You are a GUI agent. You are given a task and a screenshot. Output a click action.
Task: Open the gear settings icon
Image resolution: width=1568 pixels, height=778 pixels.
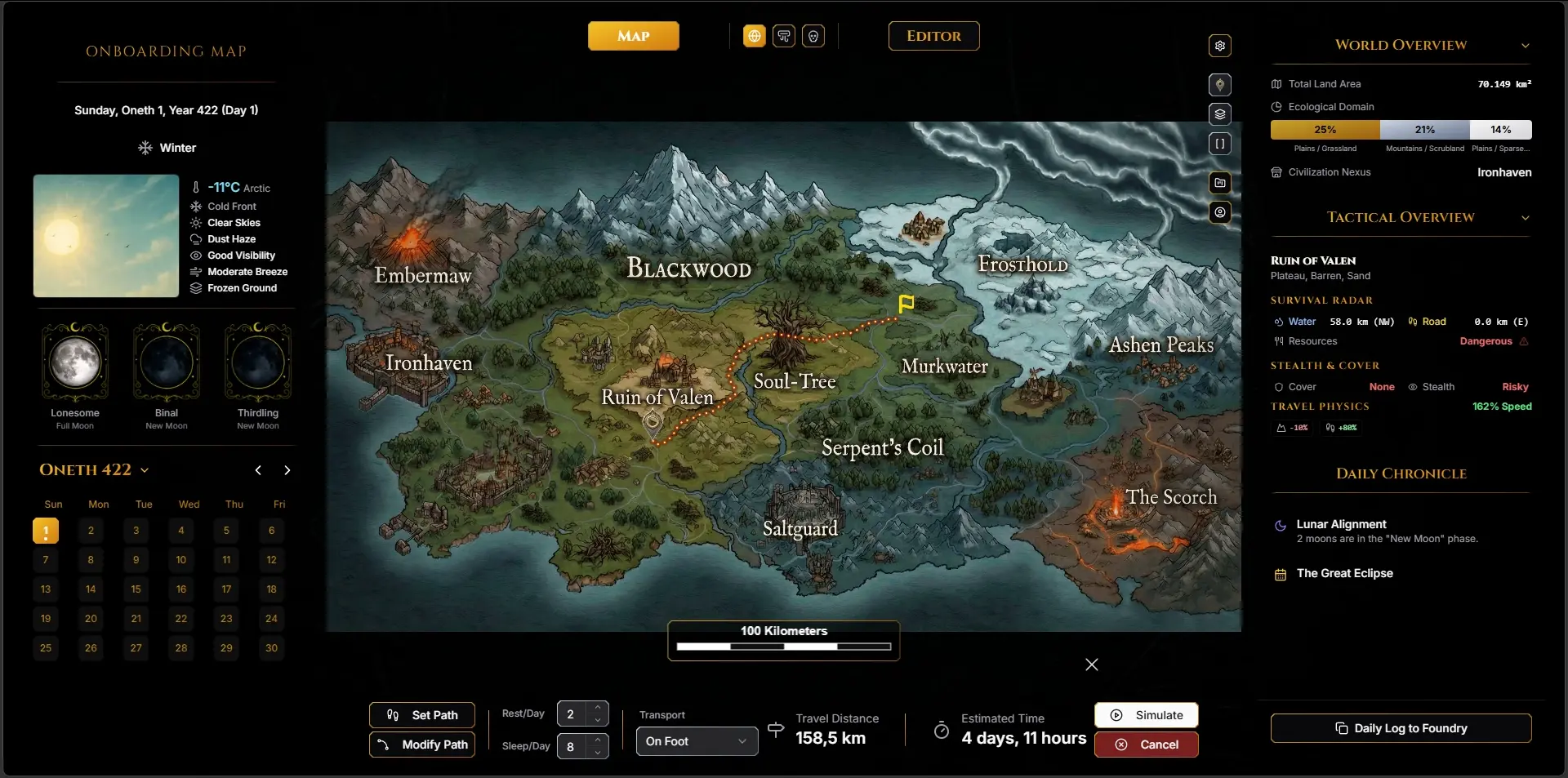pos(1219,46)
